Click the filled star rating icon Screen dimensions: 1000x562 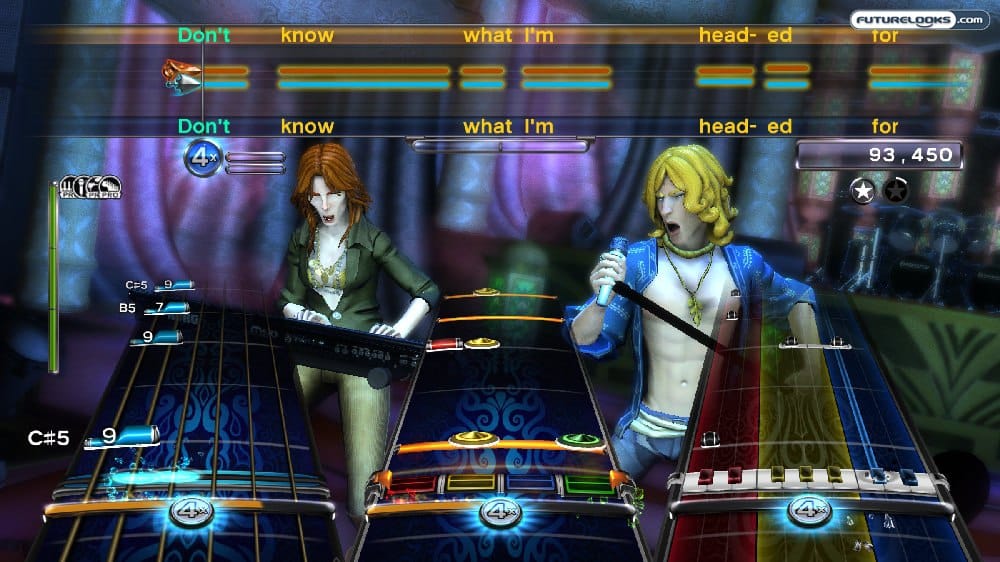point(861,189)
